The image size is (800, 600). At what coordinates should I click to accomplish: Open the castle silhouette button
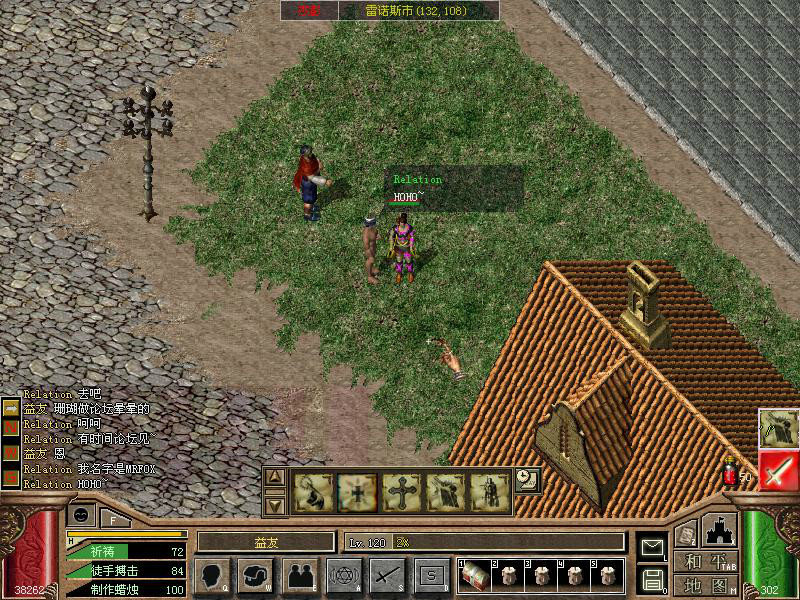pyautogui.click(x=720, y=529)
